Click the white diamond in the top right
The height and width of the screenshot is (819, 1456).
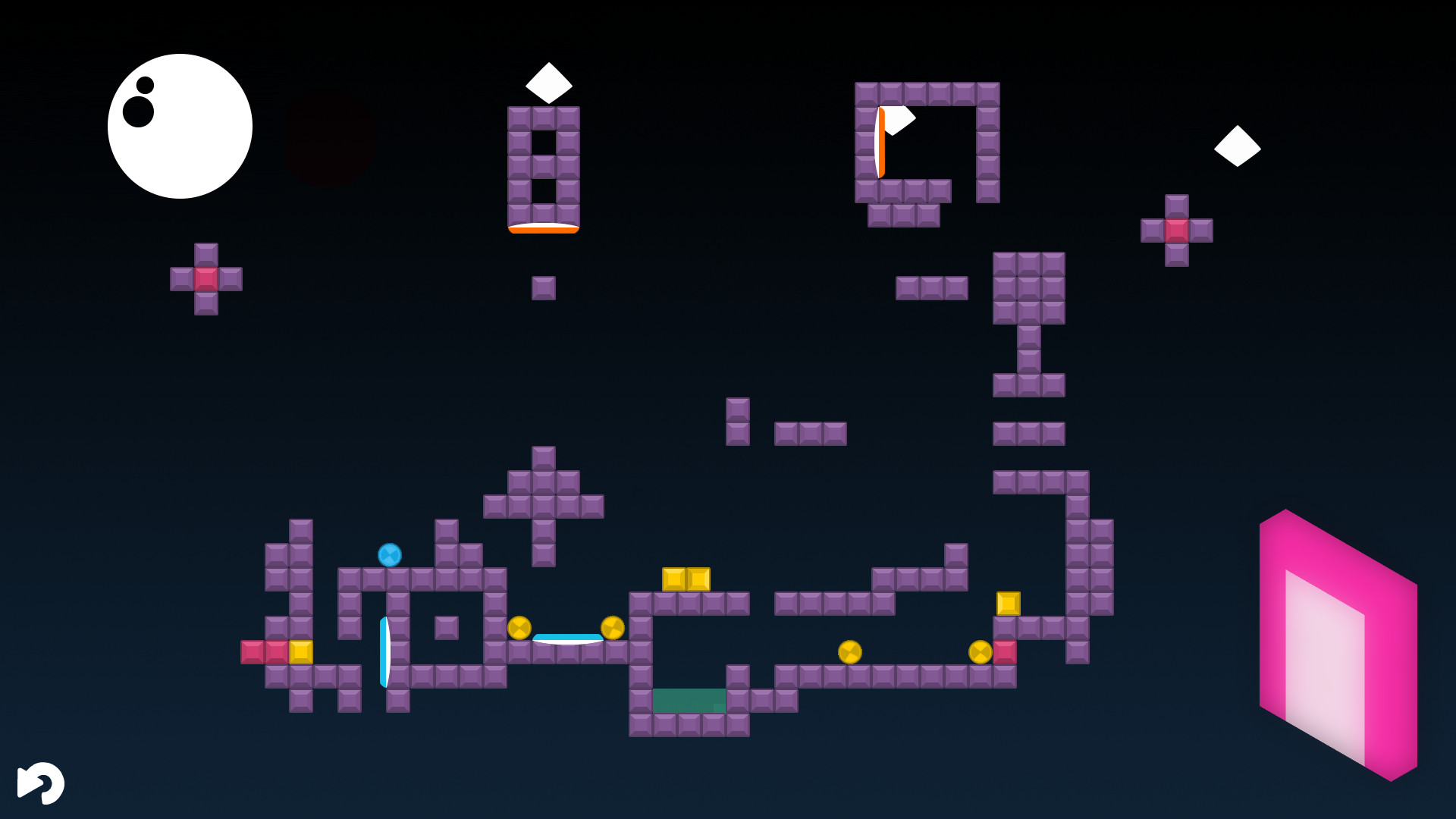pos(1238,144)
